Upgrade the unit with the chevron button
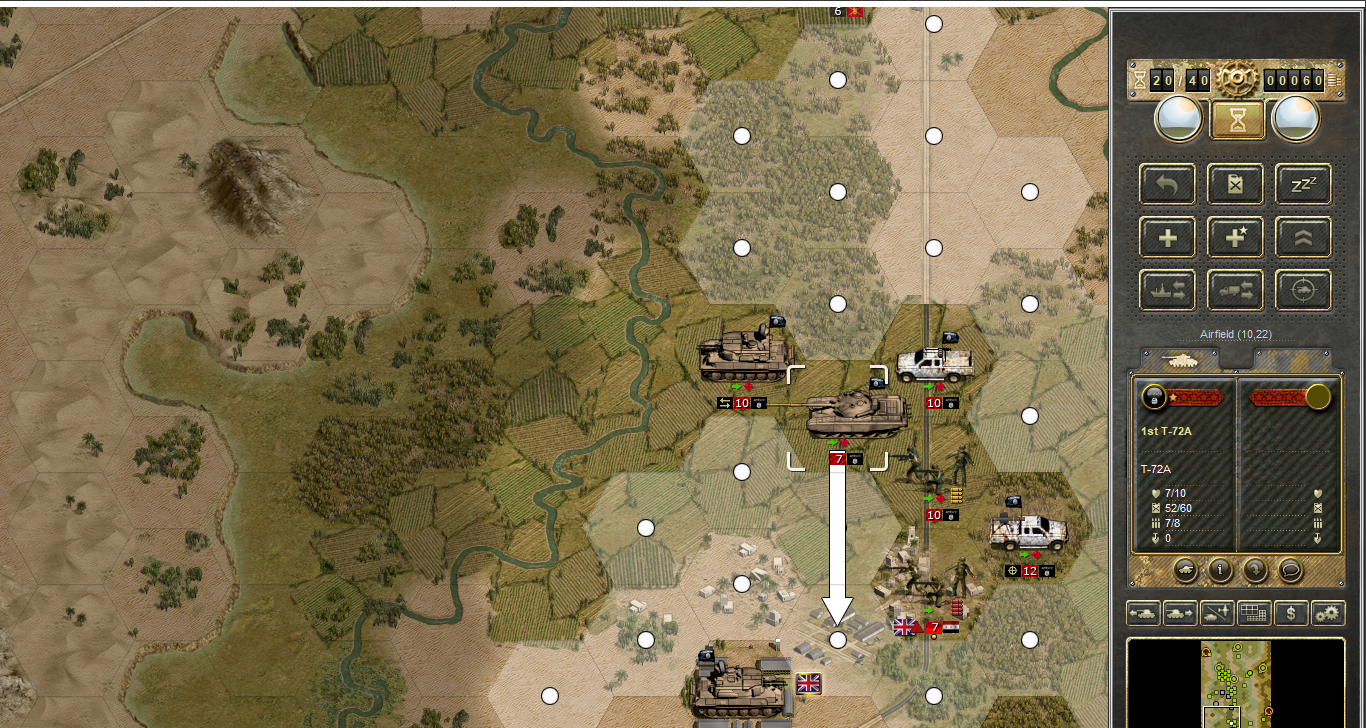 [1303, 237]
